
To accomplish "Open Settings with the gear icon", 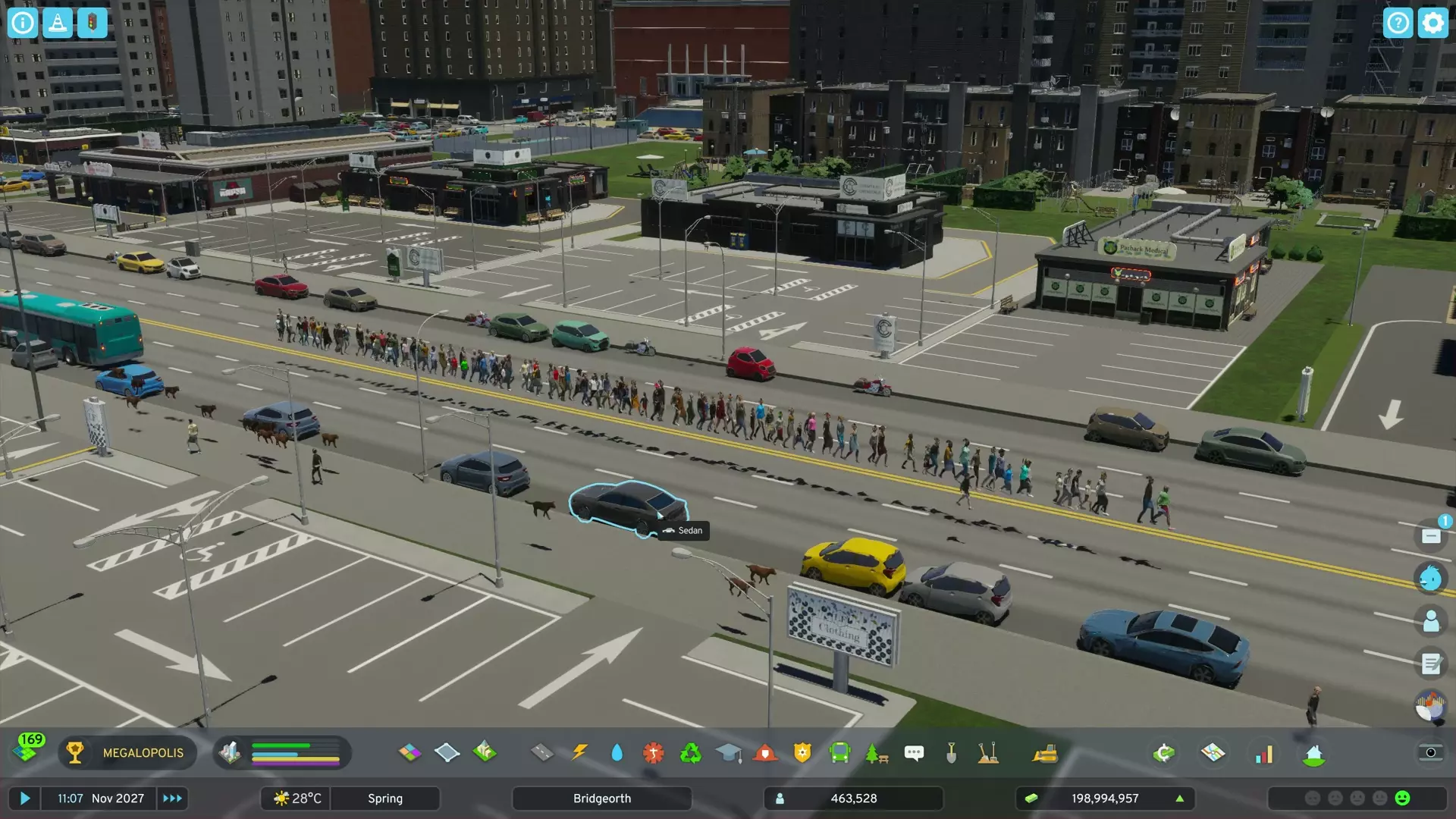I will (1433, 23).
